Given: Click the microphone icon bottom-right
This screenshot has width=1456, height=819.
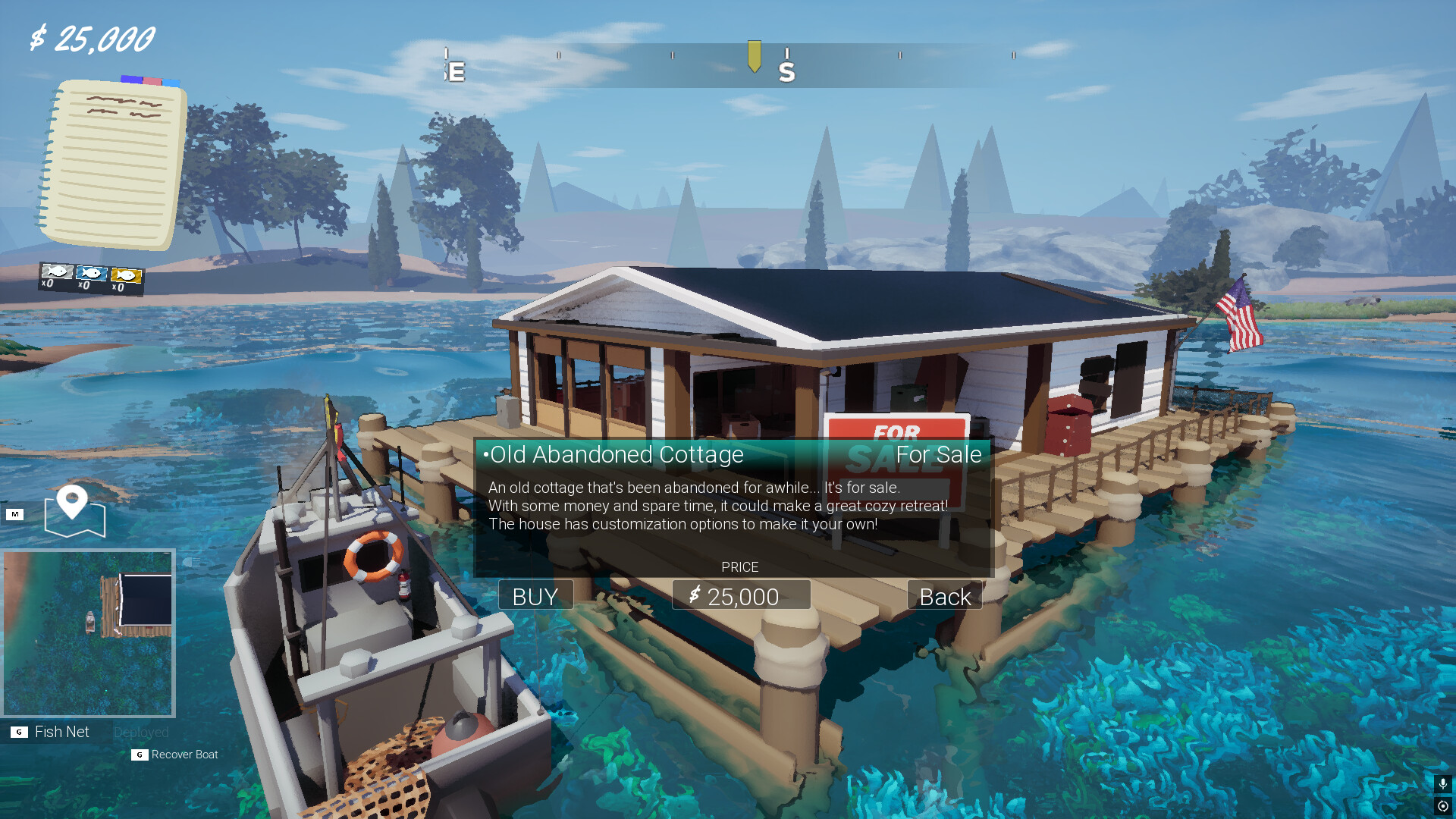Looking at the screenshot, I should click(1442, 783).
